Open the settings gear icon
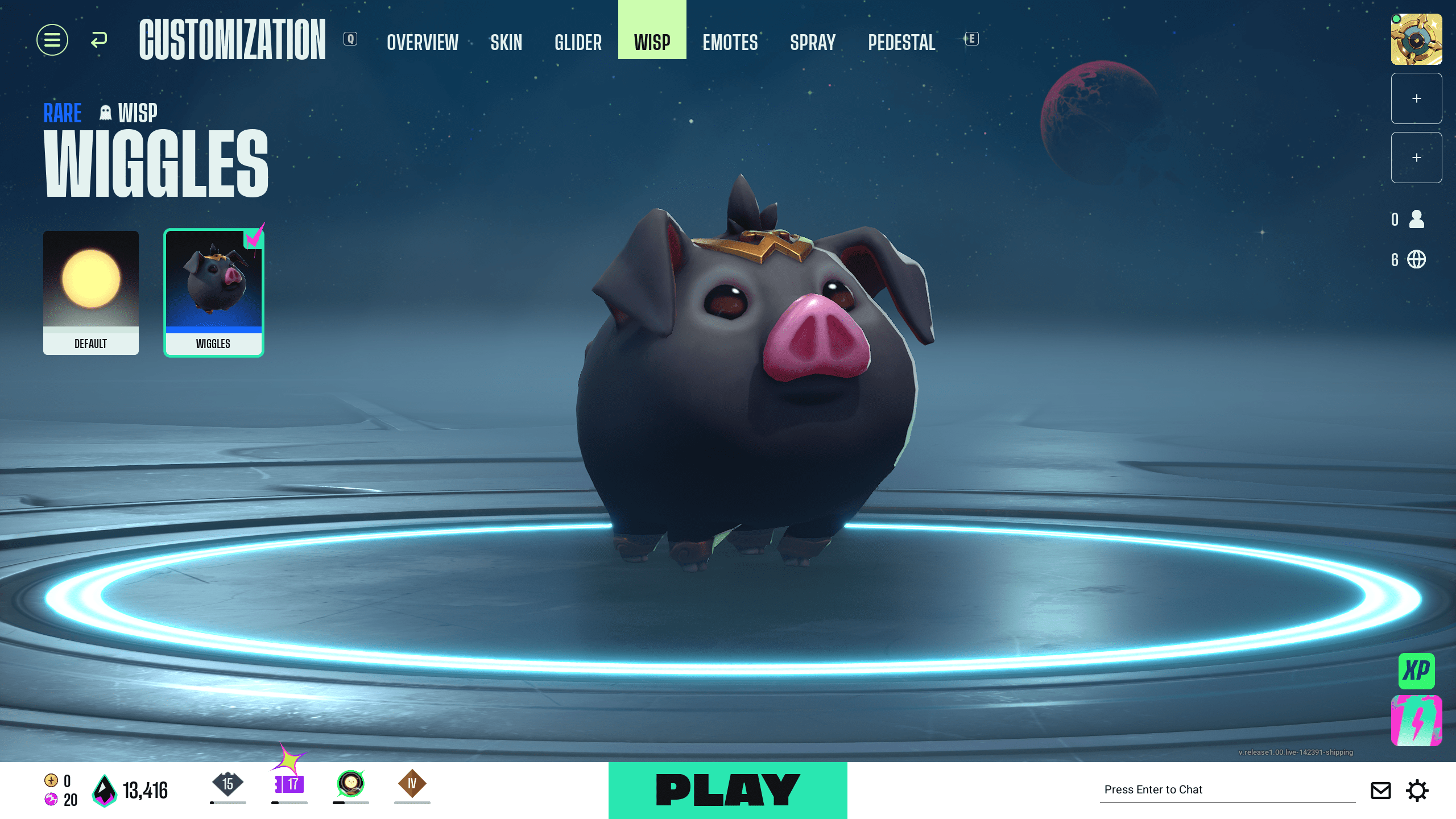 click(1418, 790)
